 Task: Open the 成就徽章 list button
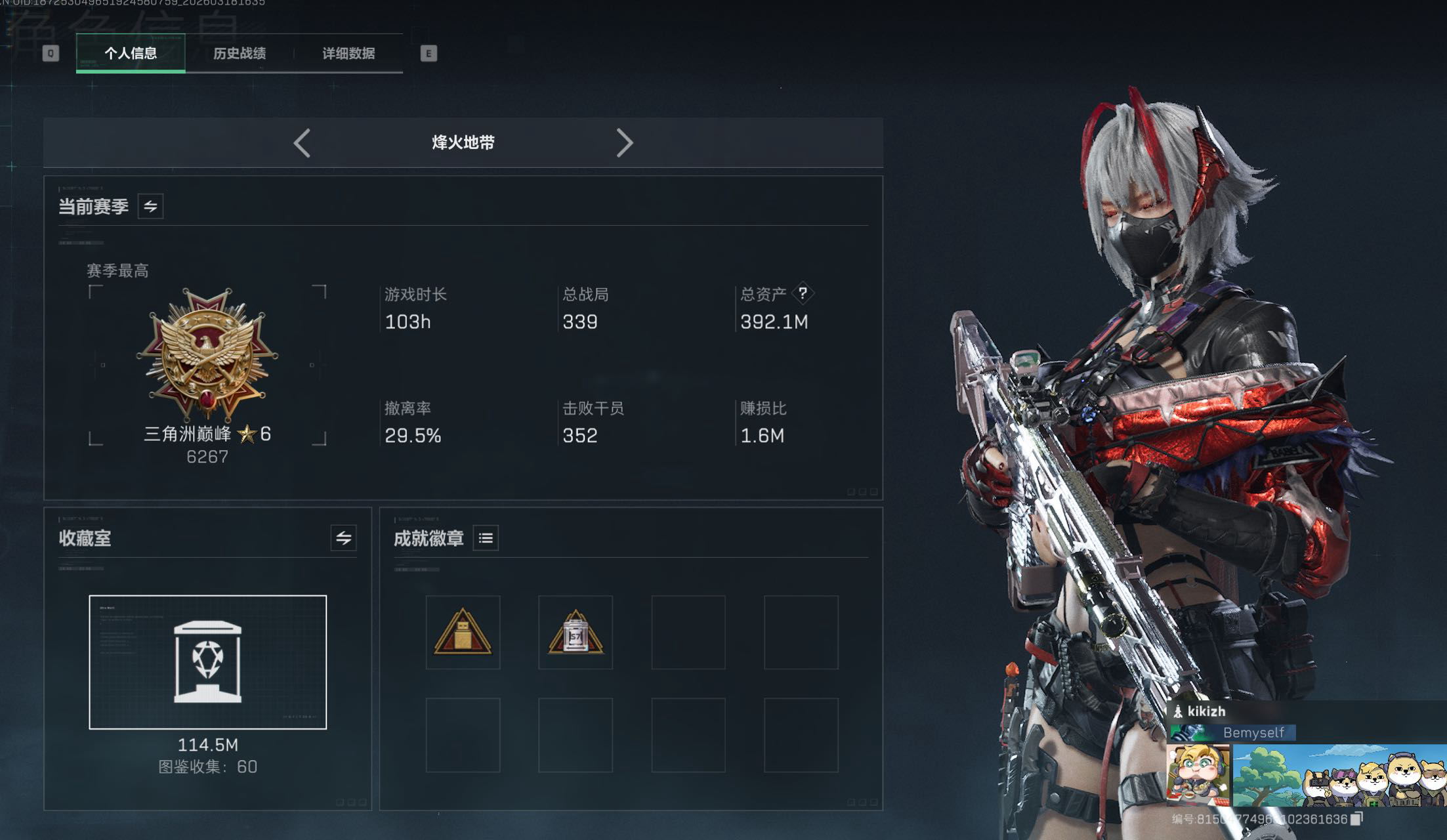pyautogui.click(x=486, y=538)
